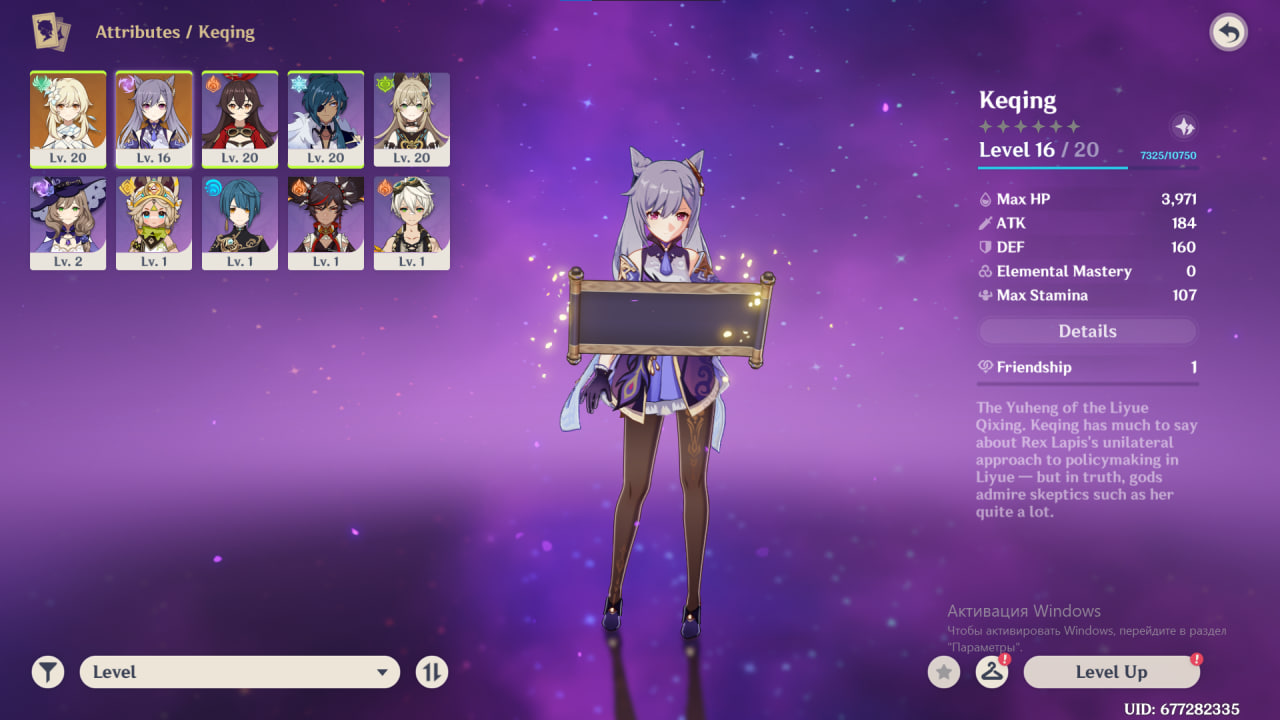Return using the back arrow button
Image resolution: width=1280 pixels, height=720 pixels.
(1228, 33)
